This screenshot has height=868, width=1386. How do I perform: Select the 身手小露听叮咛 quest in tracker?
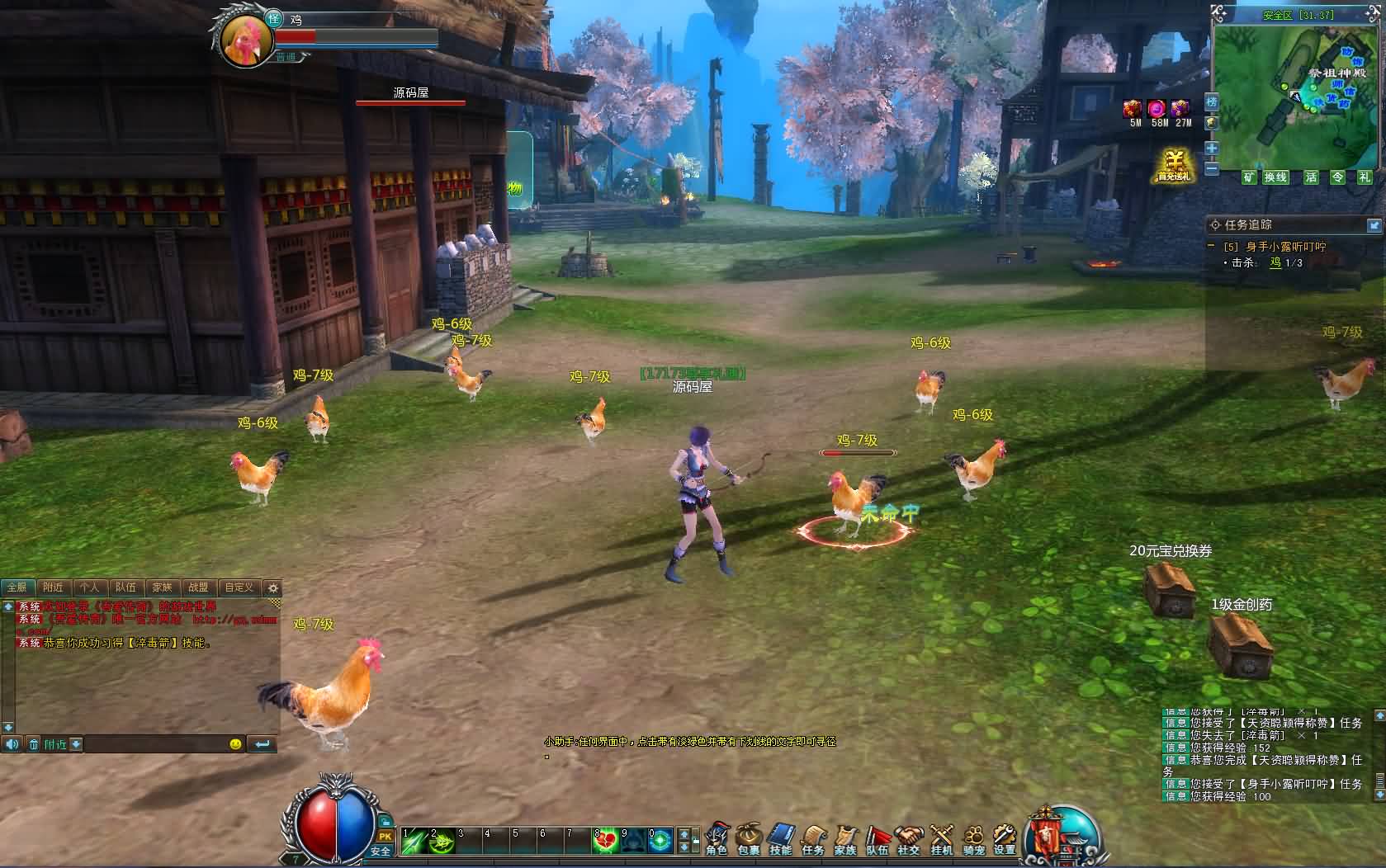click(1285, 247)
